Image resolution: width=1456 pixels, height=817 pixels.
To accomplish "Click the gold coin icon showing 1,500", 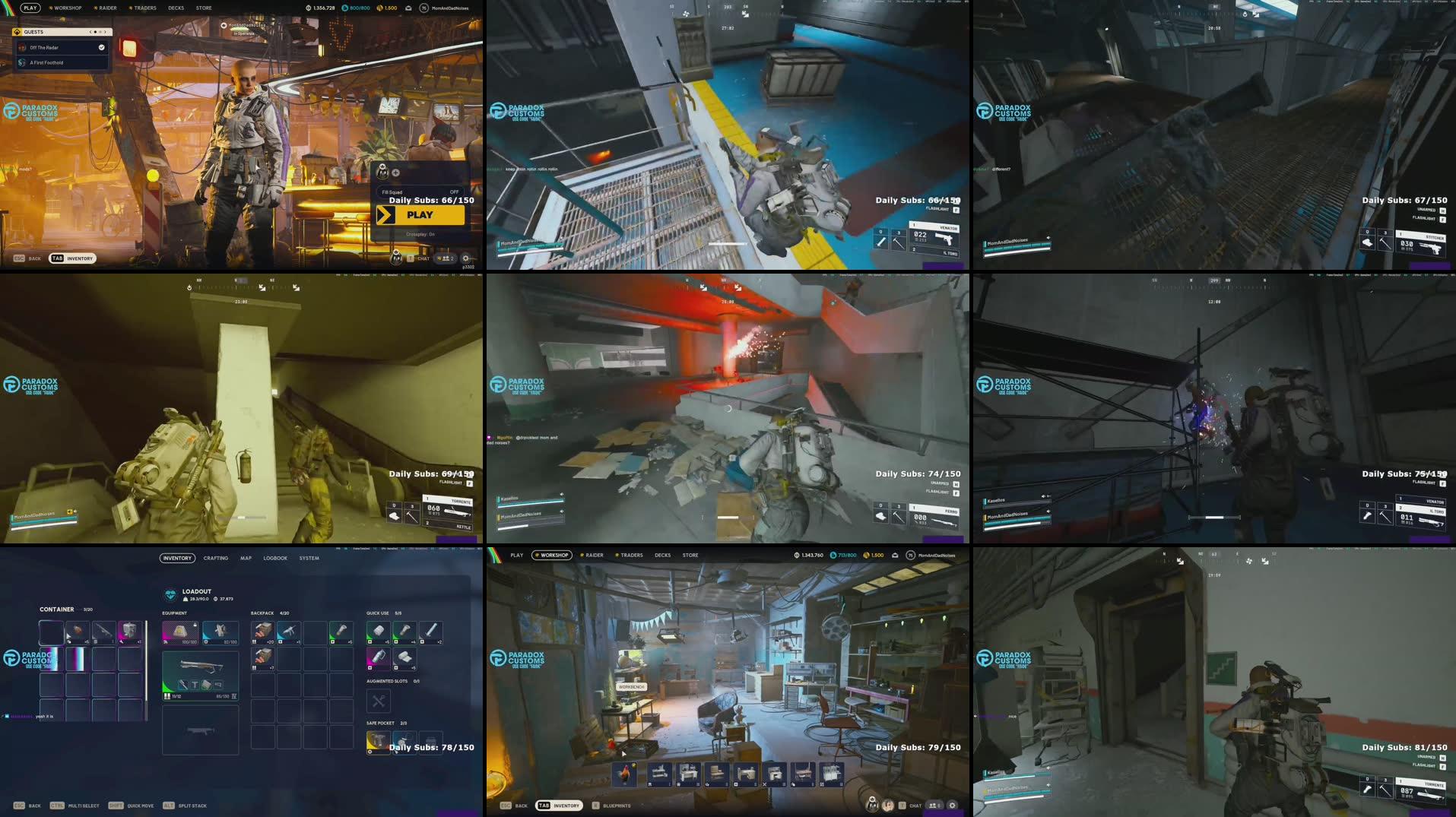I will pyautogui.click(x=379, y=8).
